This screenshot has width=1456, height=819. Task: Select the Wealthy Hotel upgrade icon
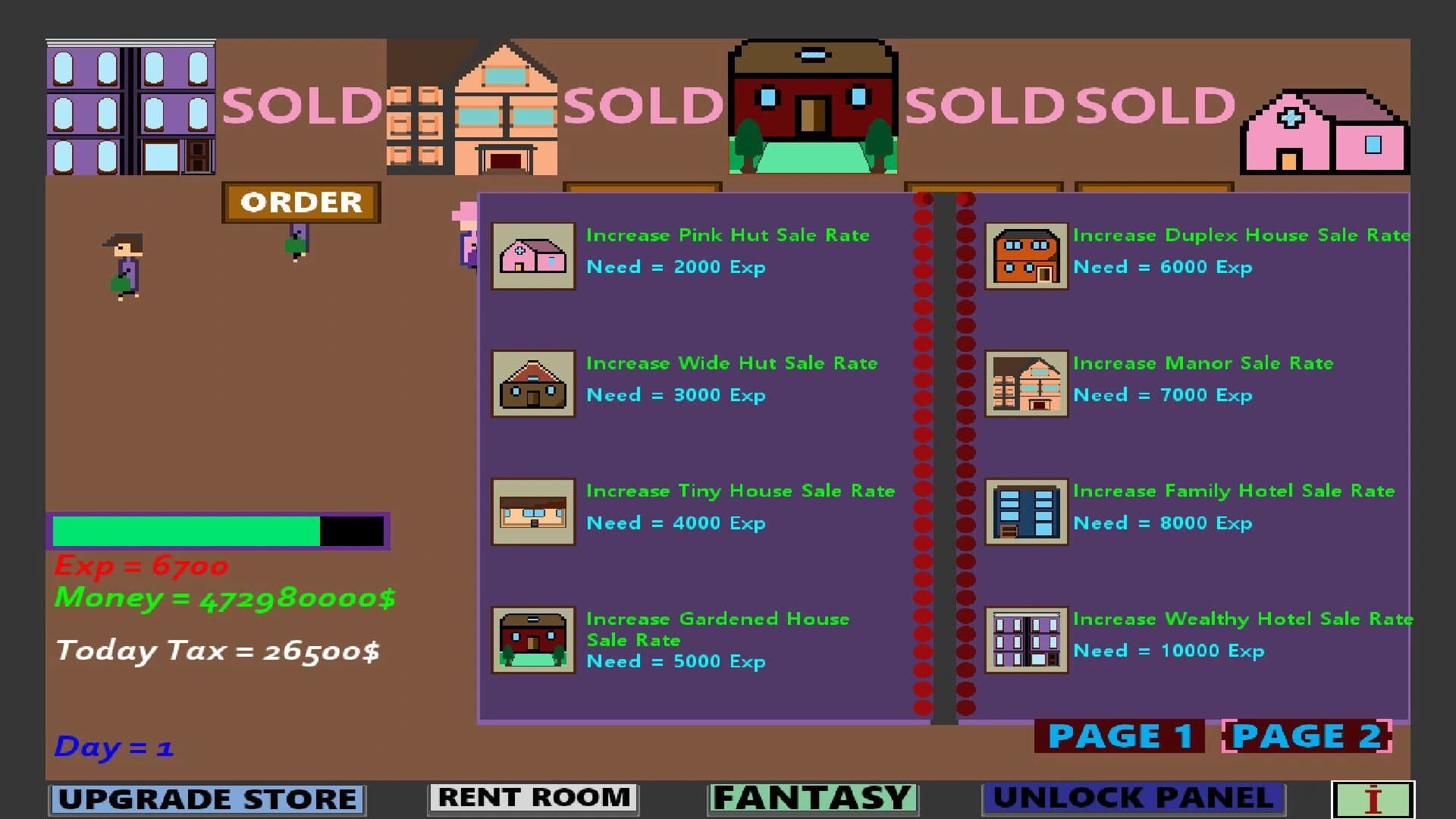point(1025,639)
